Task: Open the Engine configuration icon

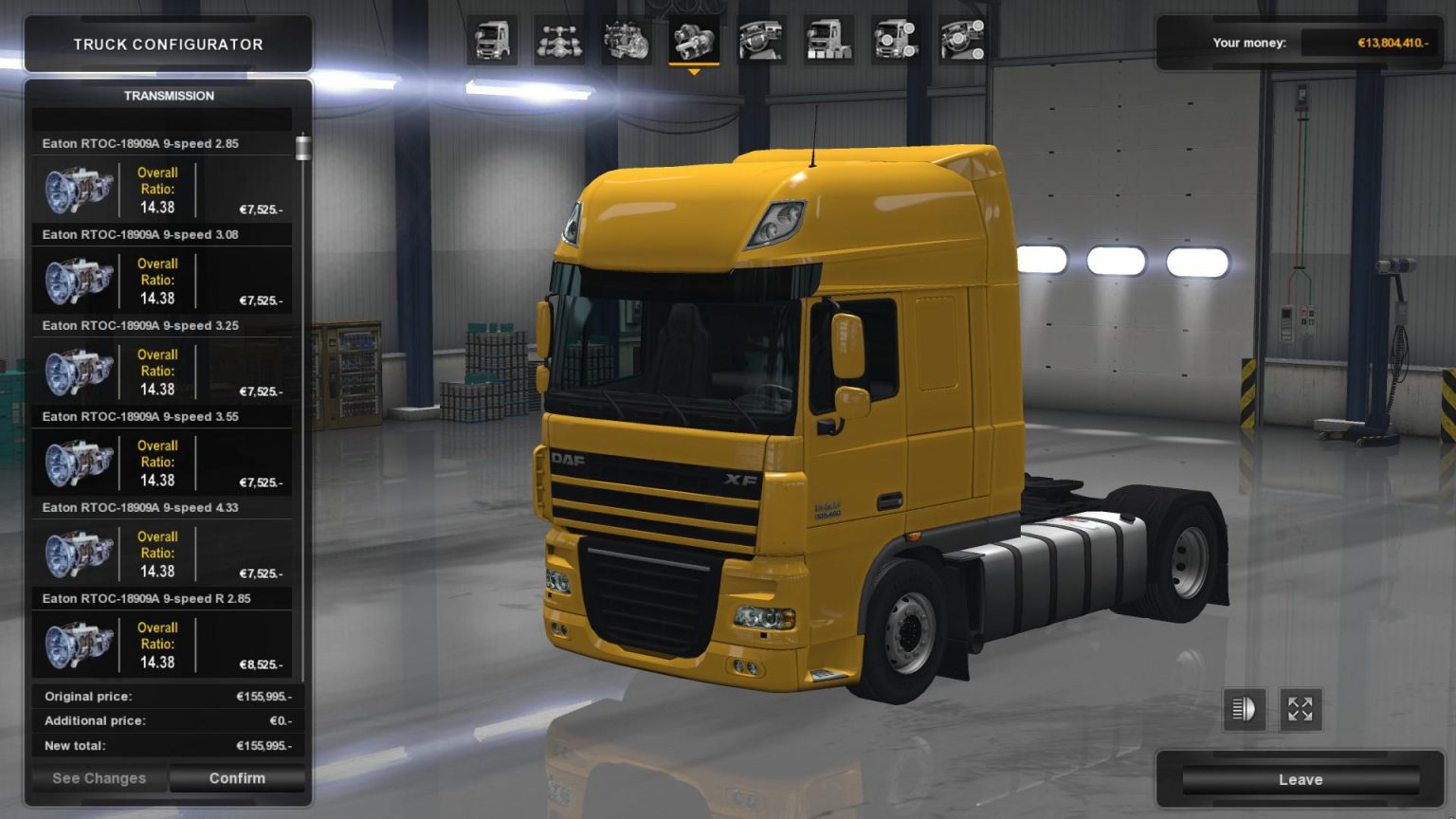Action: pyautogui.click(x=628, y=42)
